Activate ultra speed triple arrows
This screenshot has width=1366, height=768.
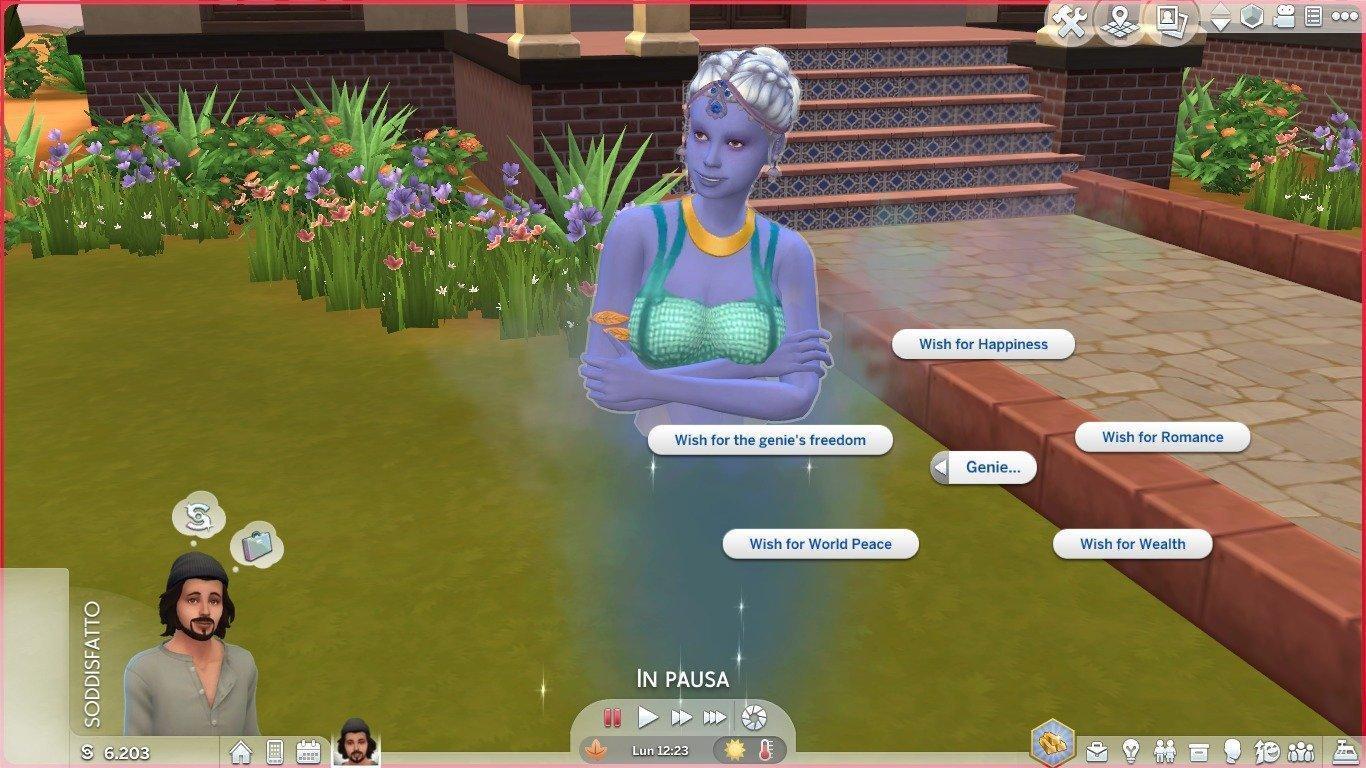[714, 717]
